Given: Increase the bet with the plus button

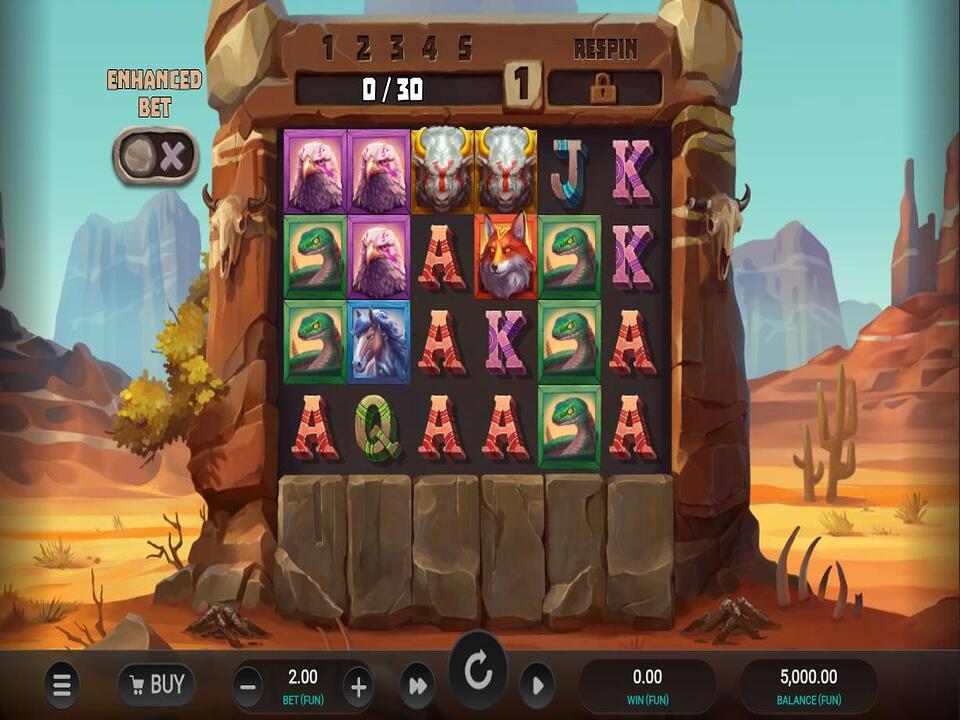Looking at the screenshot, I should [x=358, y=686].
